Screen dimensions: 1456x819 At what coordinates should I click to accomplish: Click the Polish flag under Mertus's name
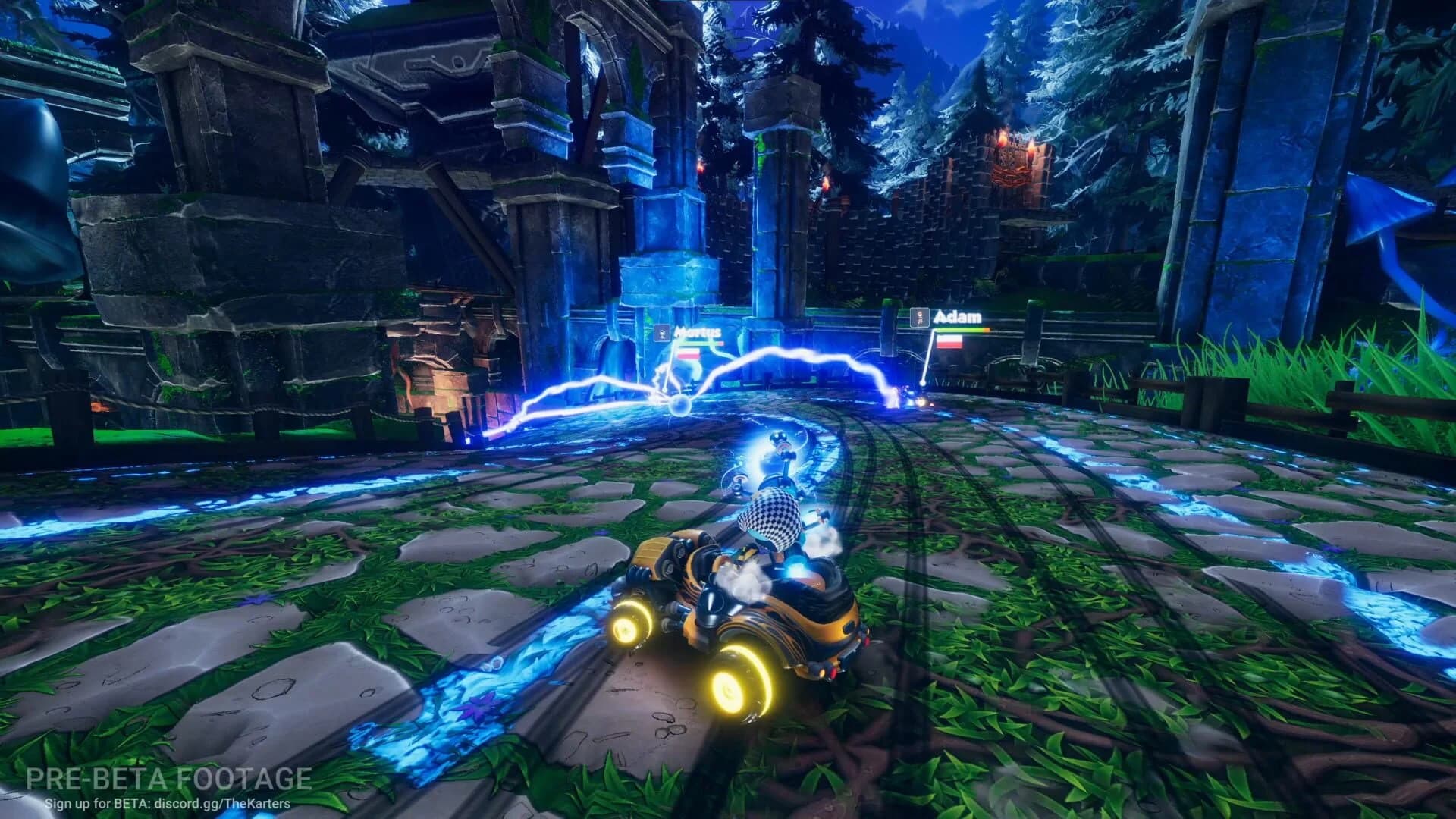tap(687, 353)
